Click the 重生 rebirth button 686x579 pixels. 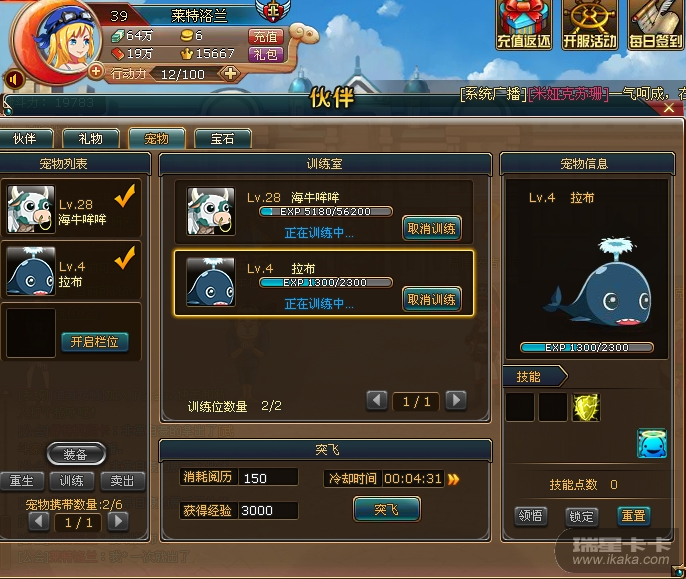[19, 482]
